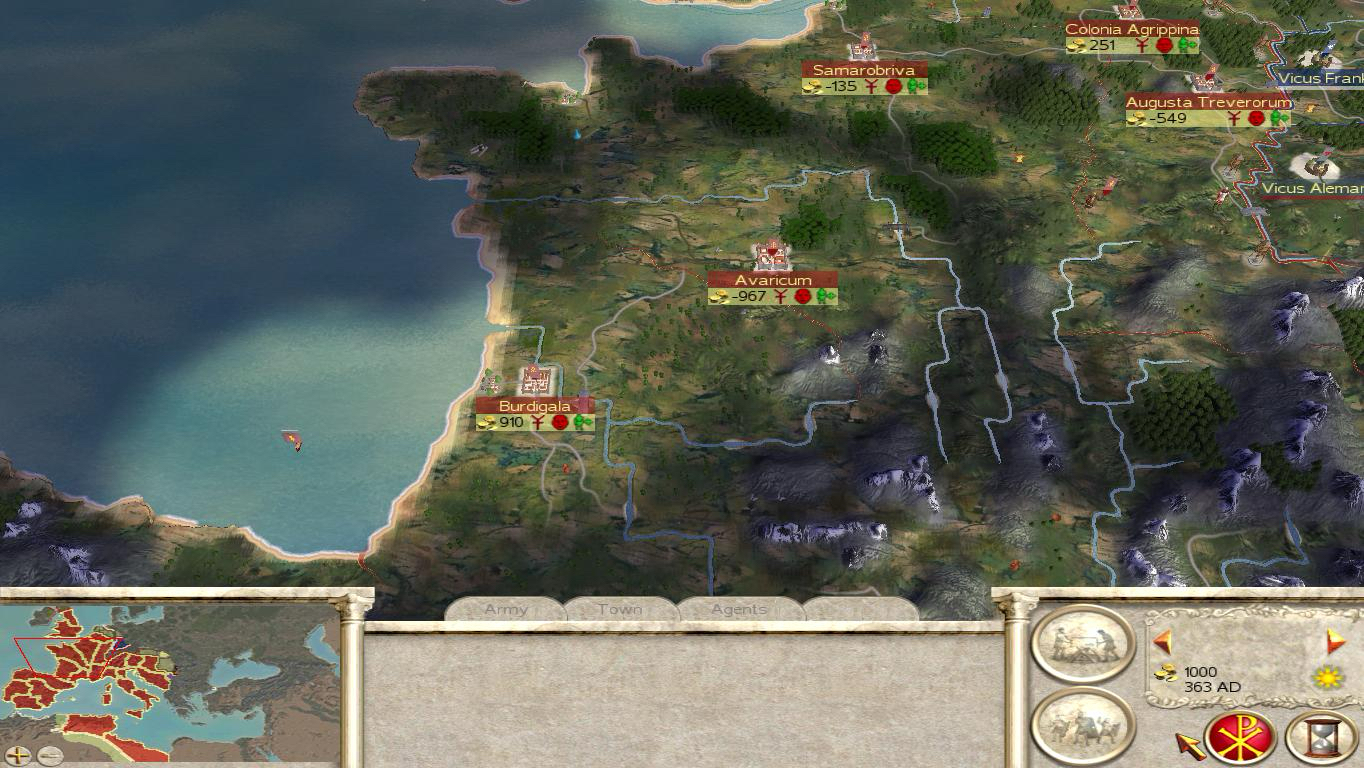Screen dimensions: 1364x768
Task: Open the faction overview via Chi-Rho emblem
Action: pos(1240,739)
